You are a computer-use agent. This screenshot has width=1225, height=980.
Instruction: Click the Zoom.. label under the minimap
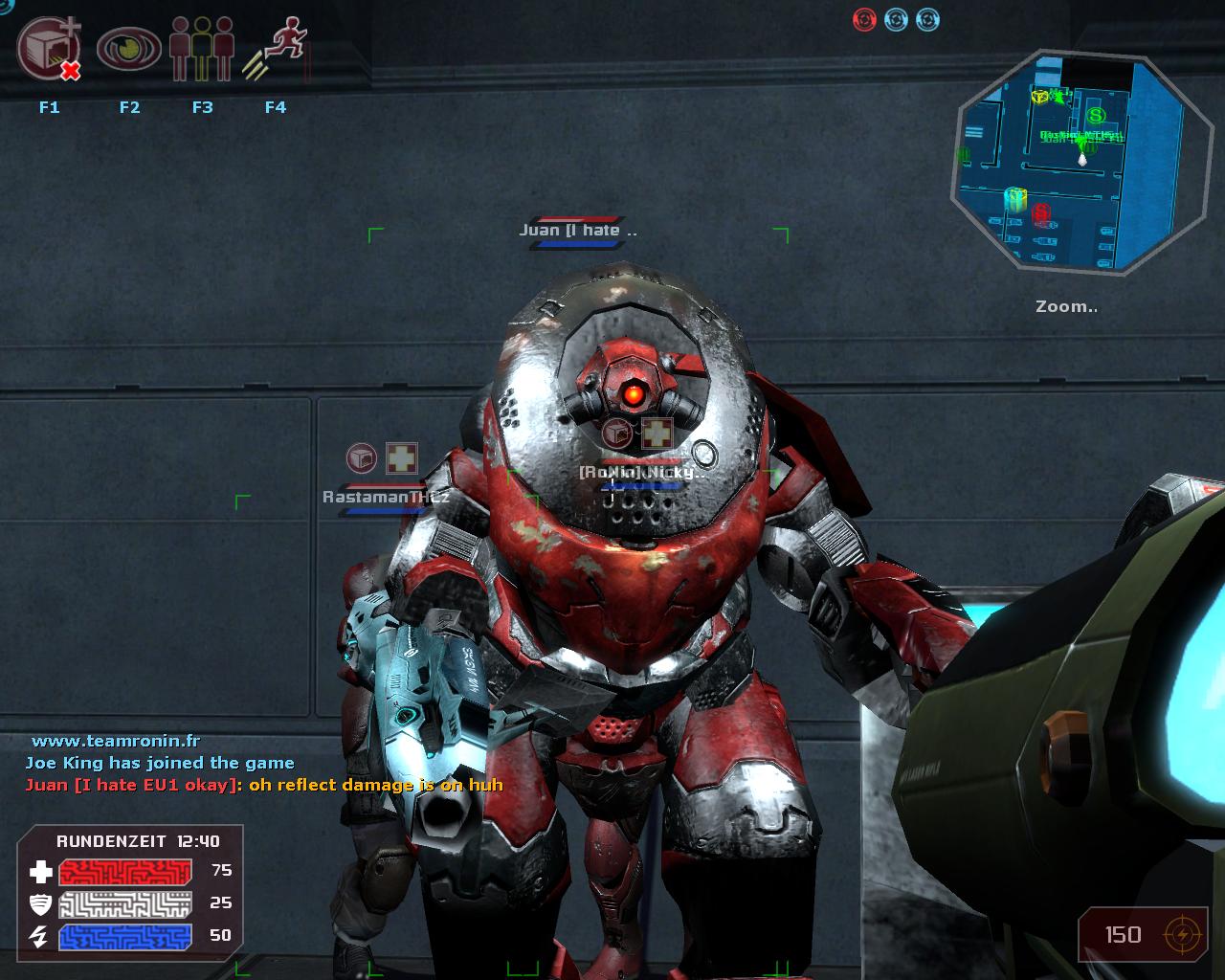coord(1066,307)
